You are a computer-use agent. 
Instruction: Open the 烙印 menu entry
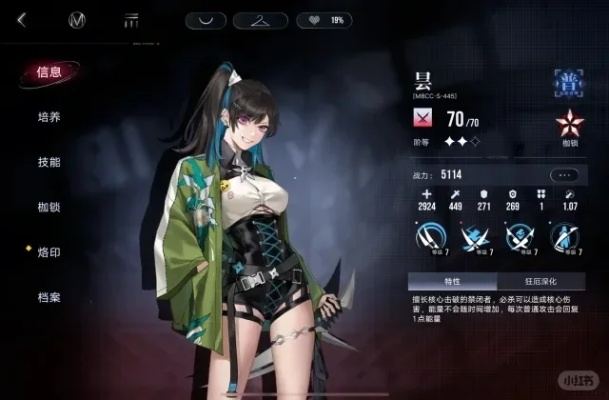pos(49,252)
